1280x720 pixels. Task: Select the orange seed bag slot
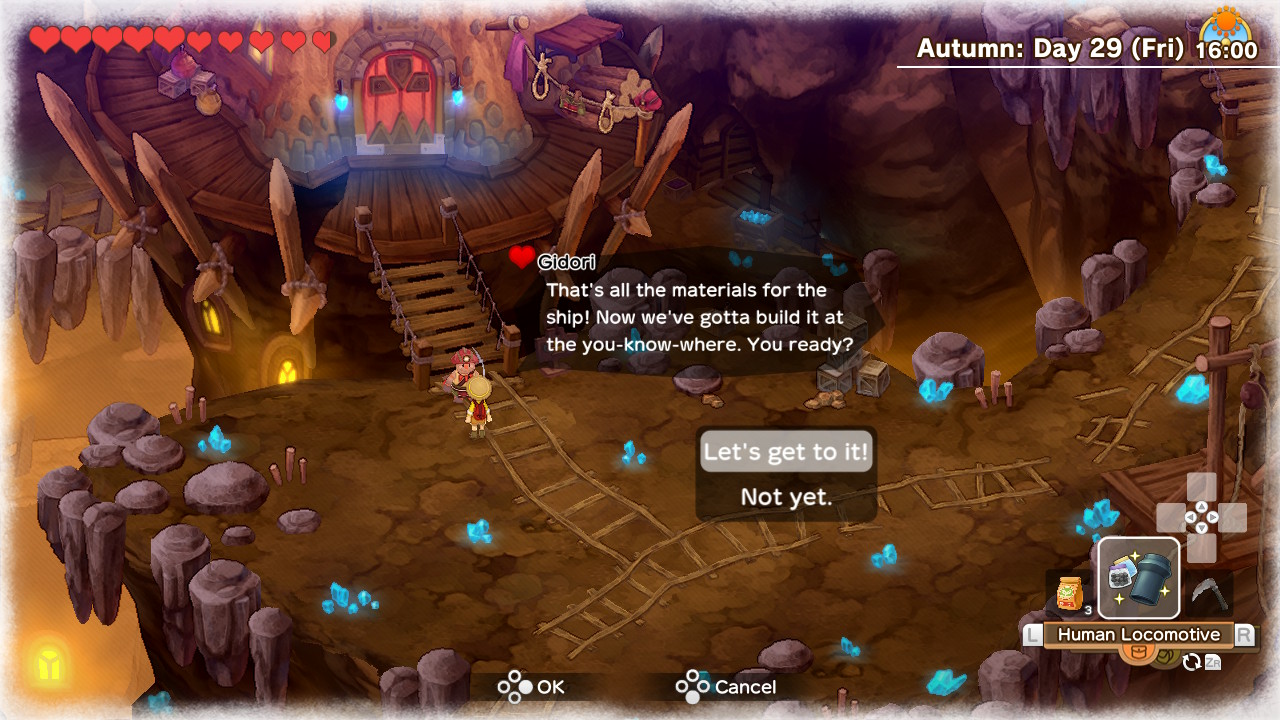[x=1068, y=594]
